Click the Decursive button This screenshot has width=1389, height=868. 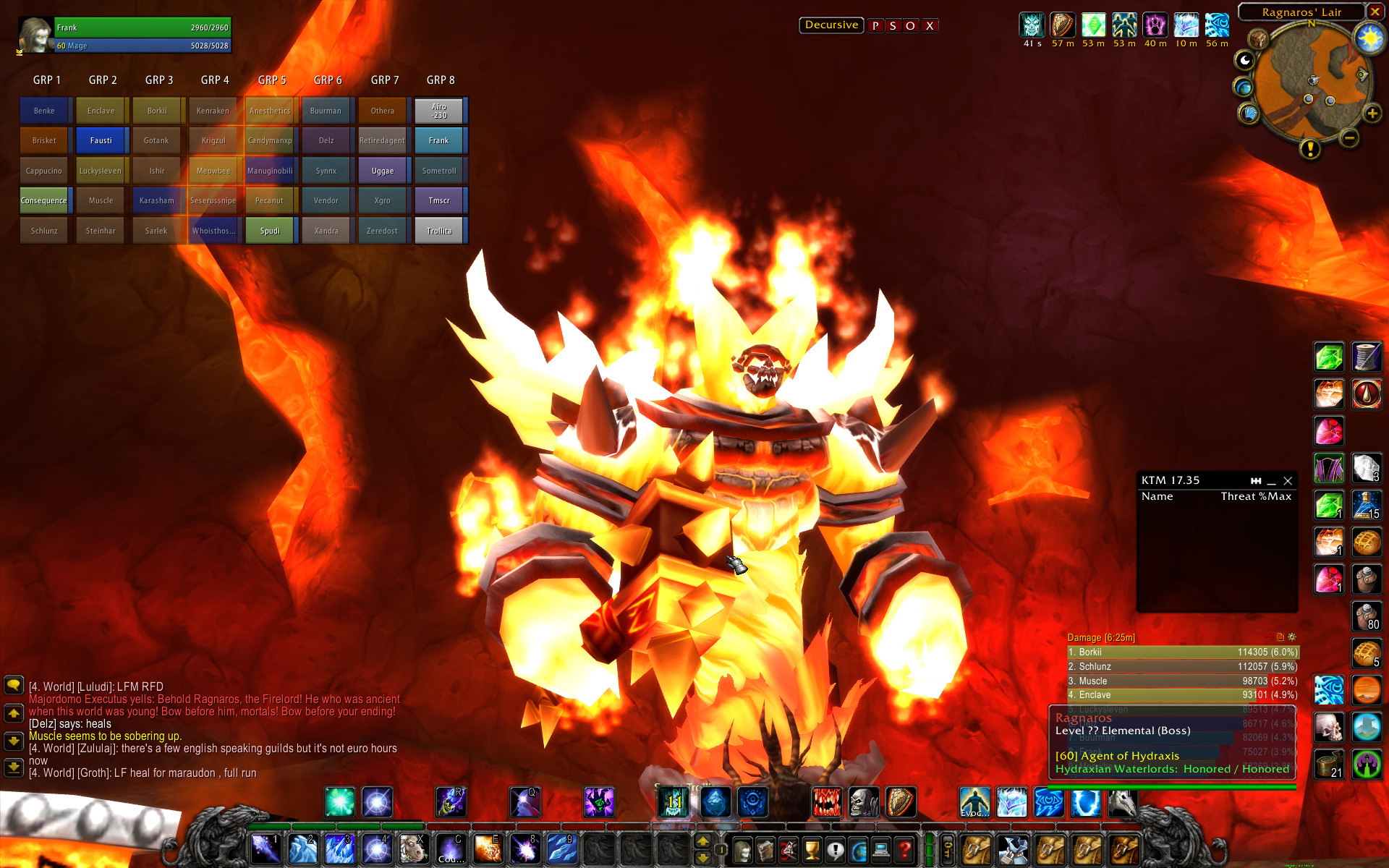[x=831, y=25]
